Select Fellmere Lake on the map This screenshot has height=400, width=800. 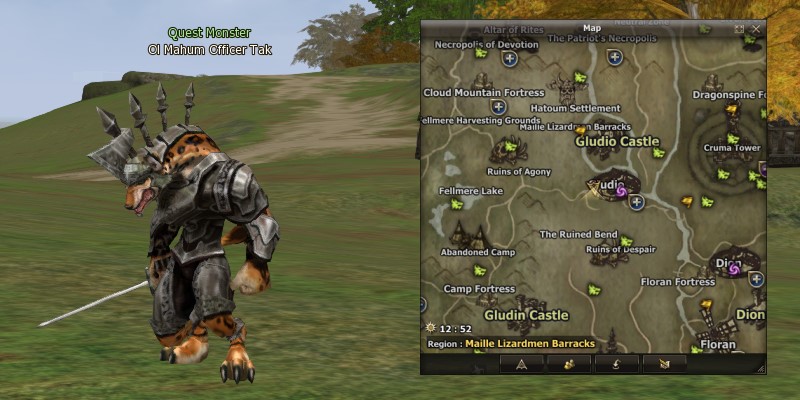[471, 190]
